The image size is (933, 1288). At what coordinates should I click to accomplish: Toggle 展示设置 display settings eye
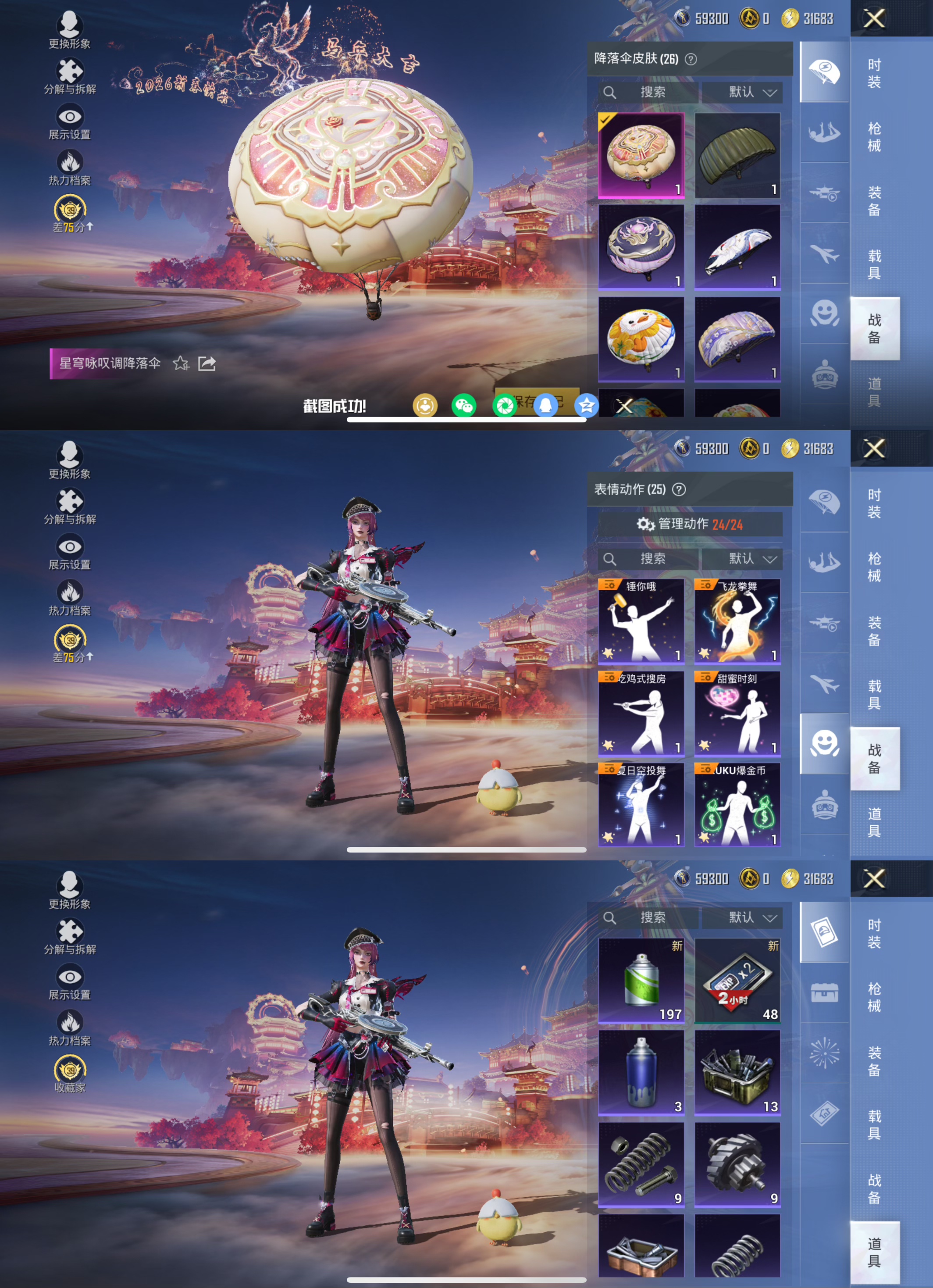pyautogui.click(x=69, y=116)
